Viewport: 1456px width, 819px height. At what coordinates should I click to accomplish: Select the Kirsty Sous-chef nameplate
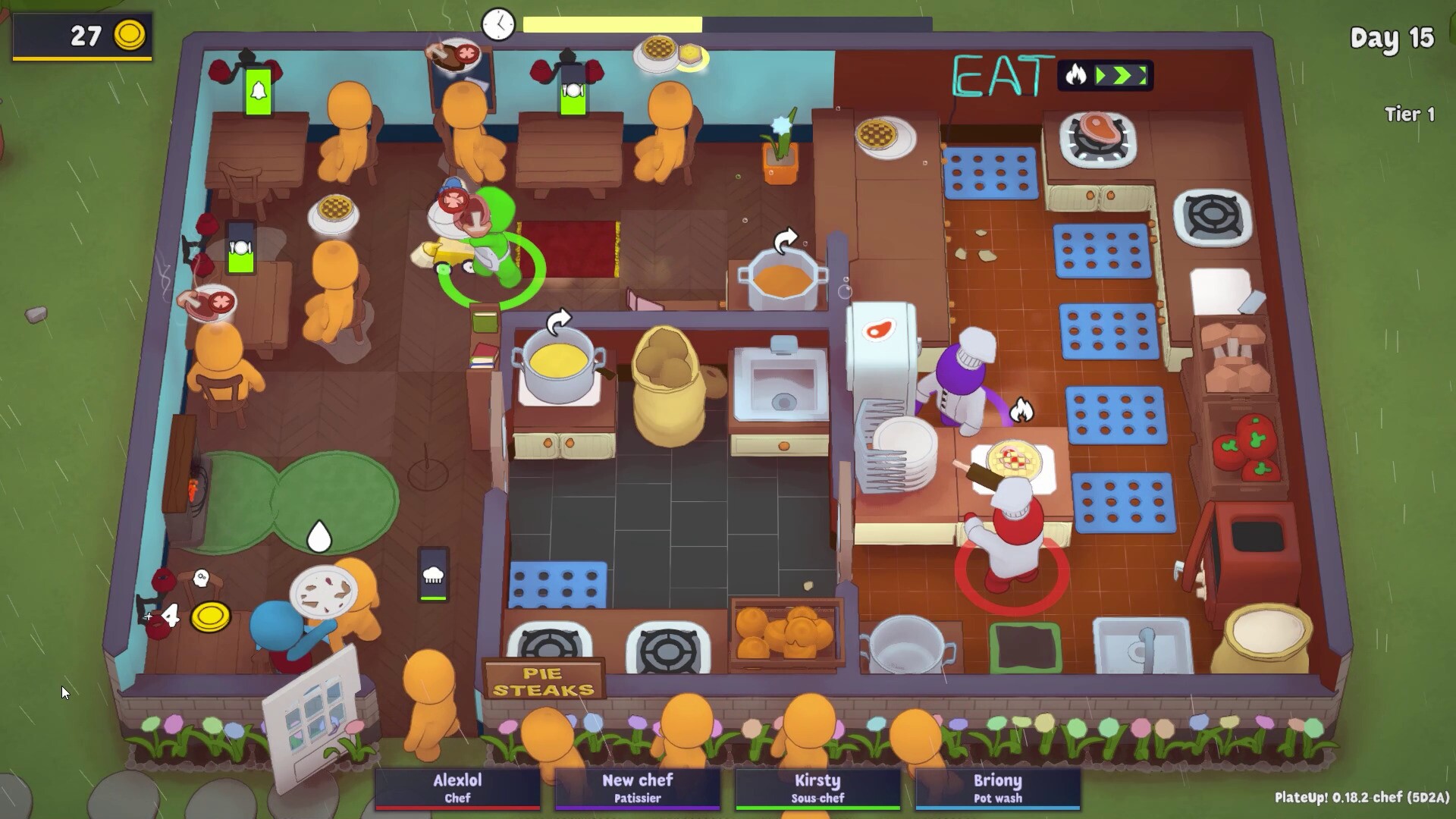817,788
